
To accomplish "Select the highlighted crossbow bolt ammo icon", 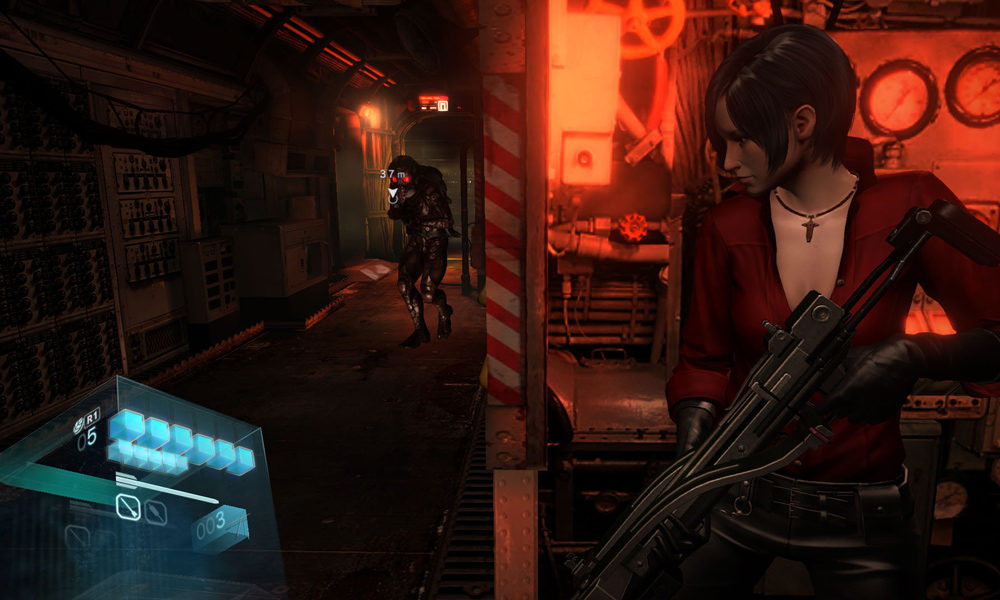I will tap(127, 509).
